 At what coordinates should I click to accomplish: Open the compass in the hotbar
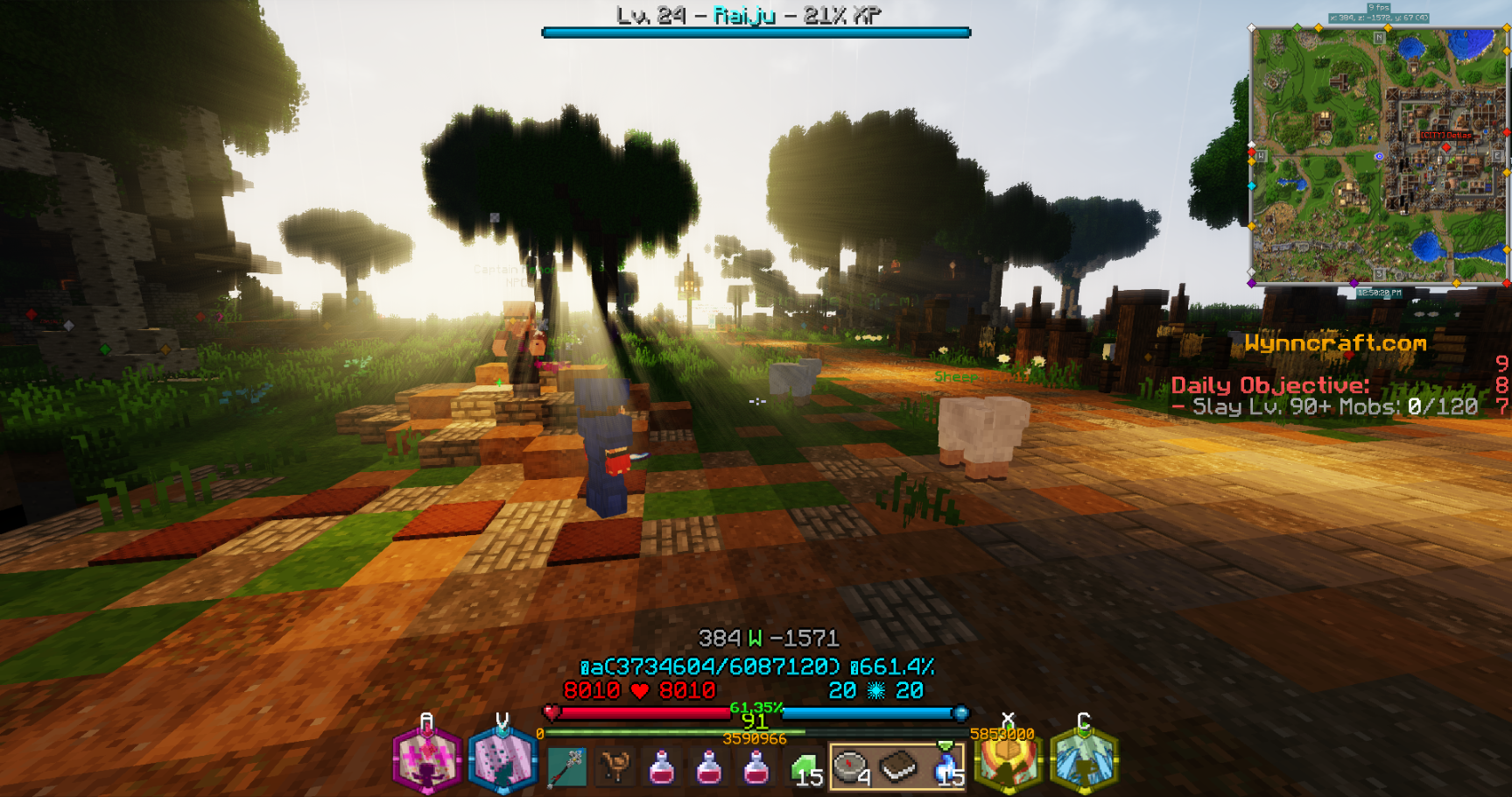pyautogui.click(x=848, y=766)
